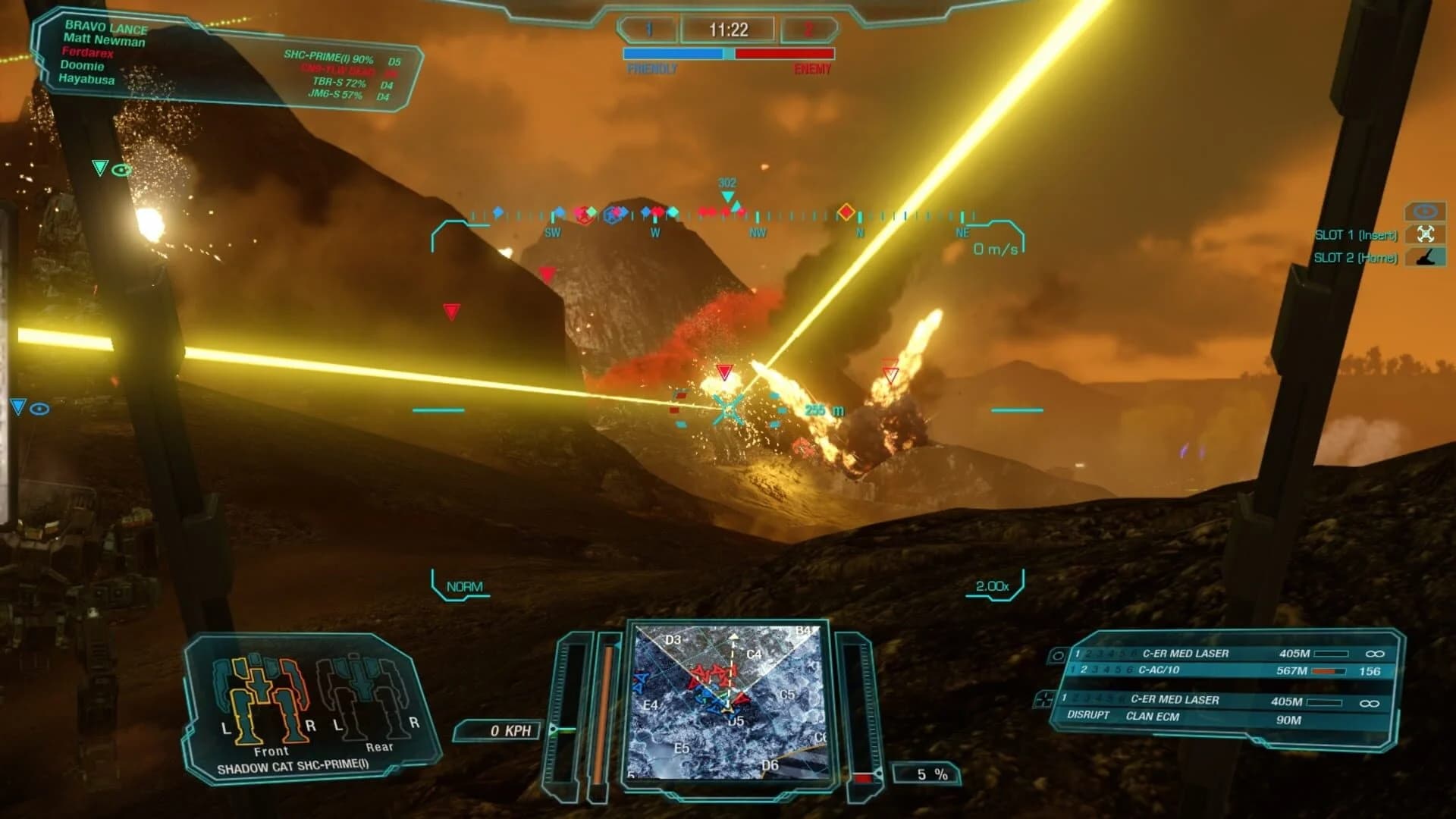This screenshot has height=819, width=1456.
Task: Click the laser group icon beside C-ER MED LASER
Action: (1057, 654)
